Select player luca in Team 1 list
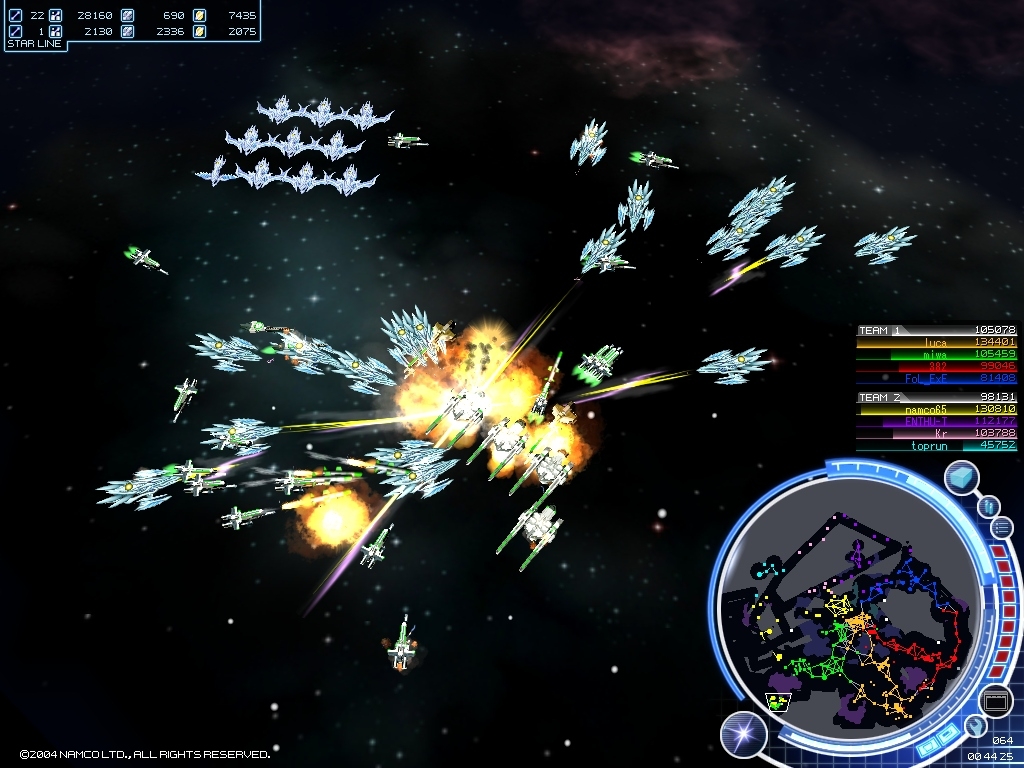The height and width of the screenshot is (768, 1024). [935, 342]
